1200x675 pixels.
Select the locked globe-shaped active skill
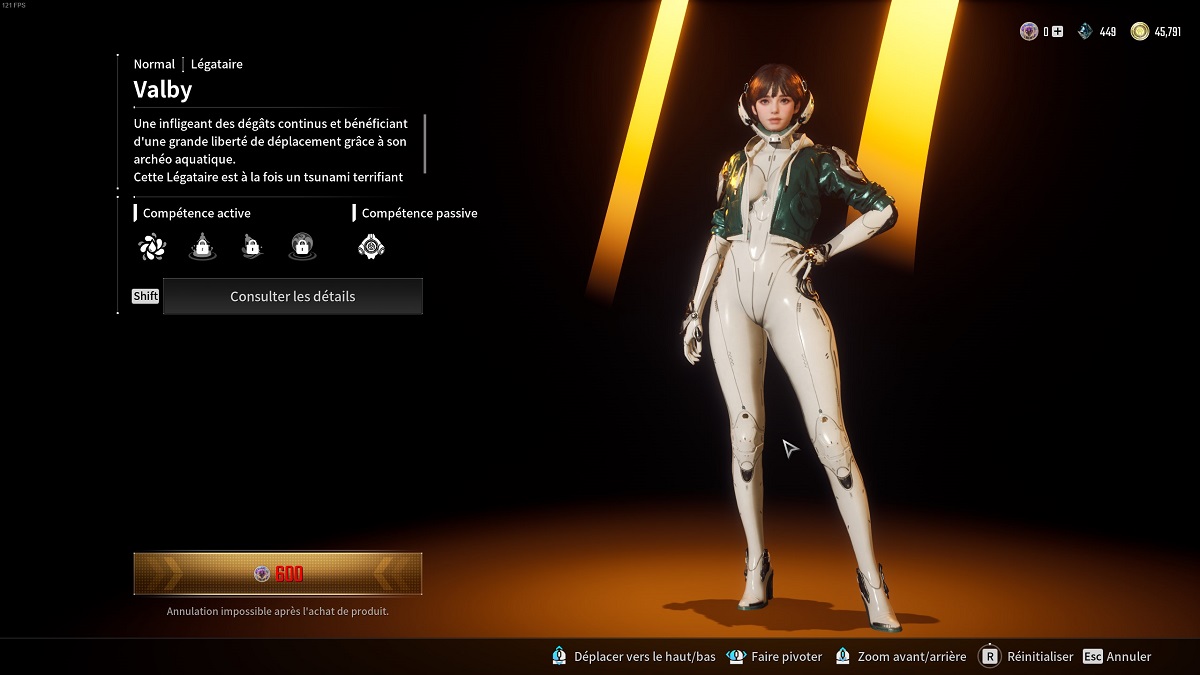(302, 246)
